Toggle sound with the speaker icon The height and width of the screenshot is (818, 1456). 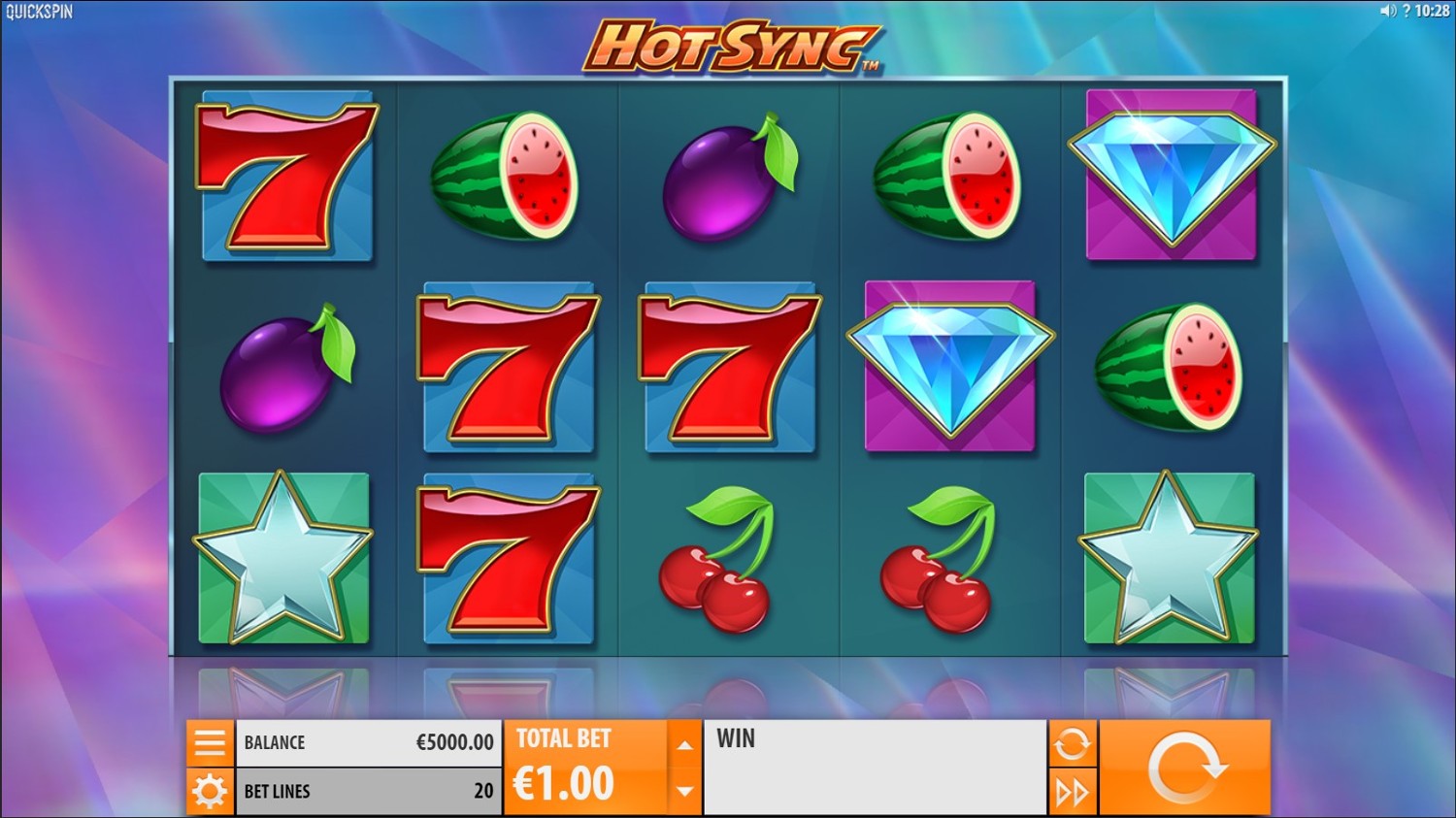(1388, 11)
